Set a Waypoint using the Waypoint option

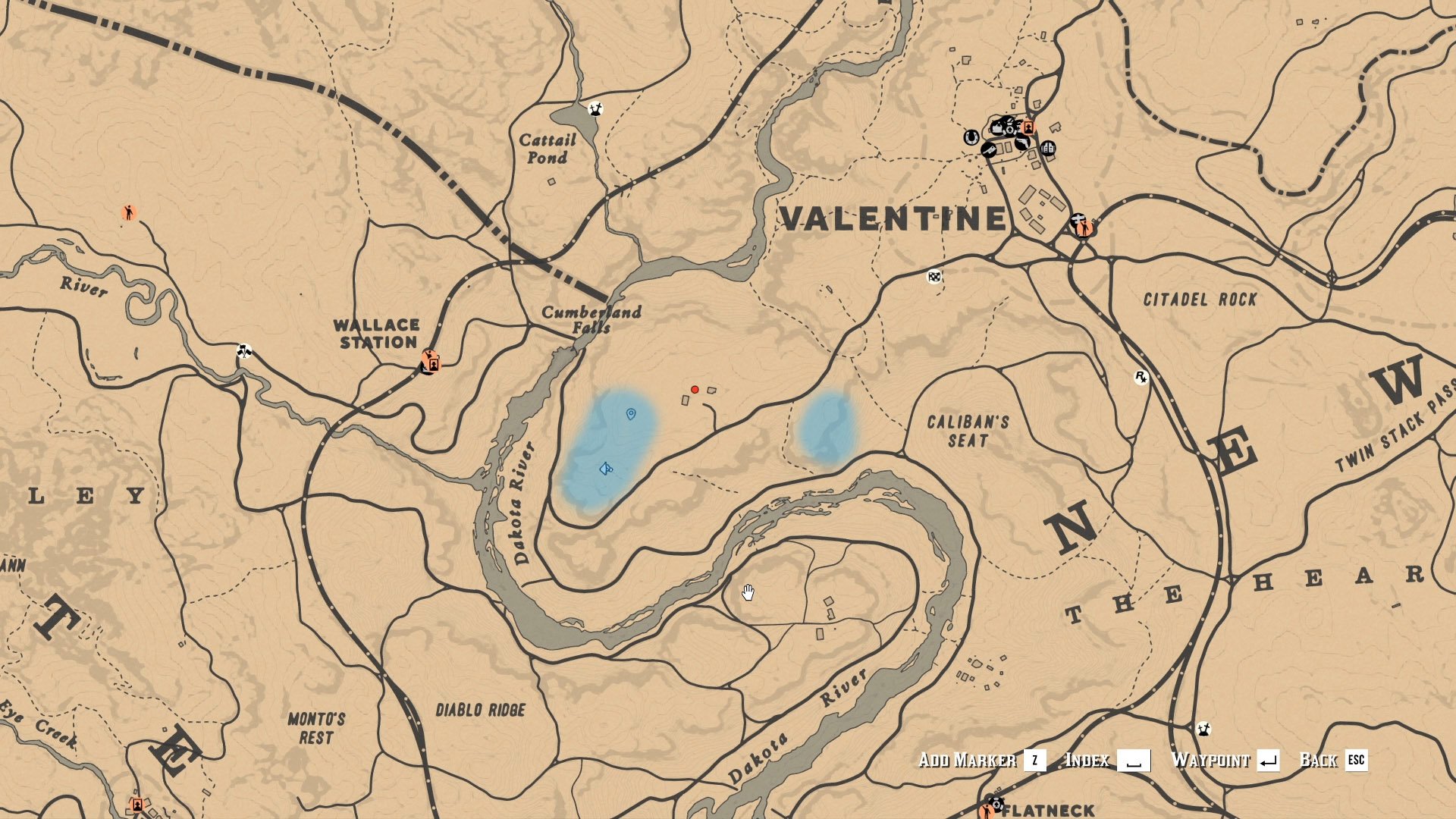(1211, 758)
